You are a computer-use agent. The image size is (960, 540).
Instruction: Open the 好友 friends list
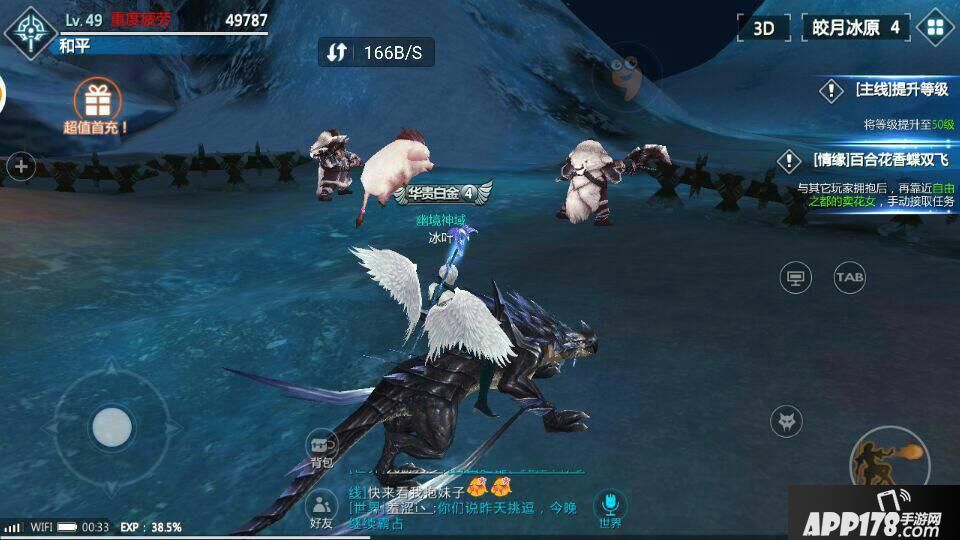pyautogui.click(x=321, y=510)
